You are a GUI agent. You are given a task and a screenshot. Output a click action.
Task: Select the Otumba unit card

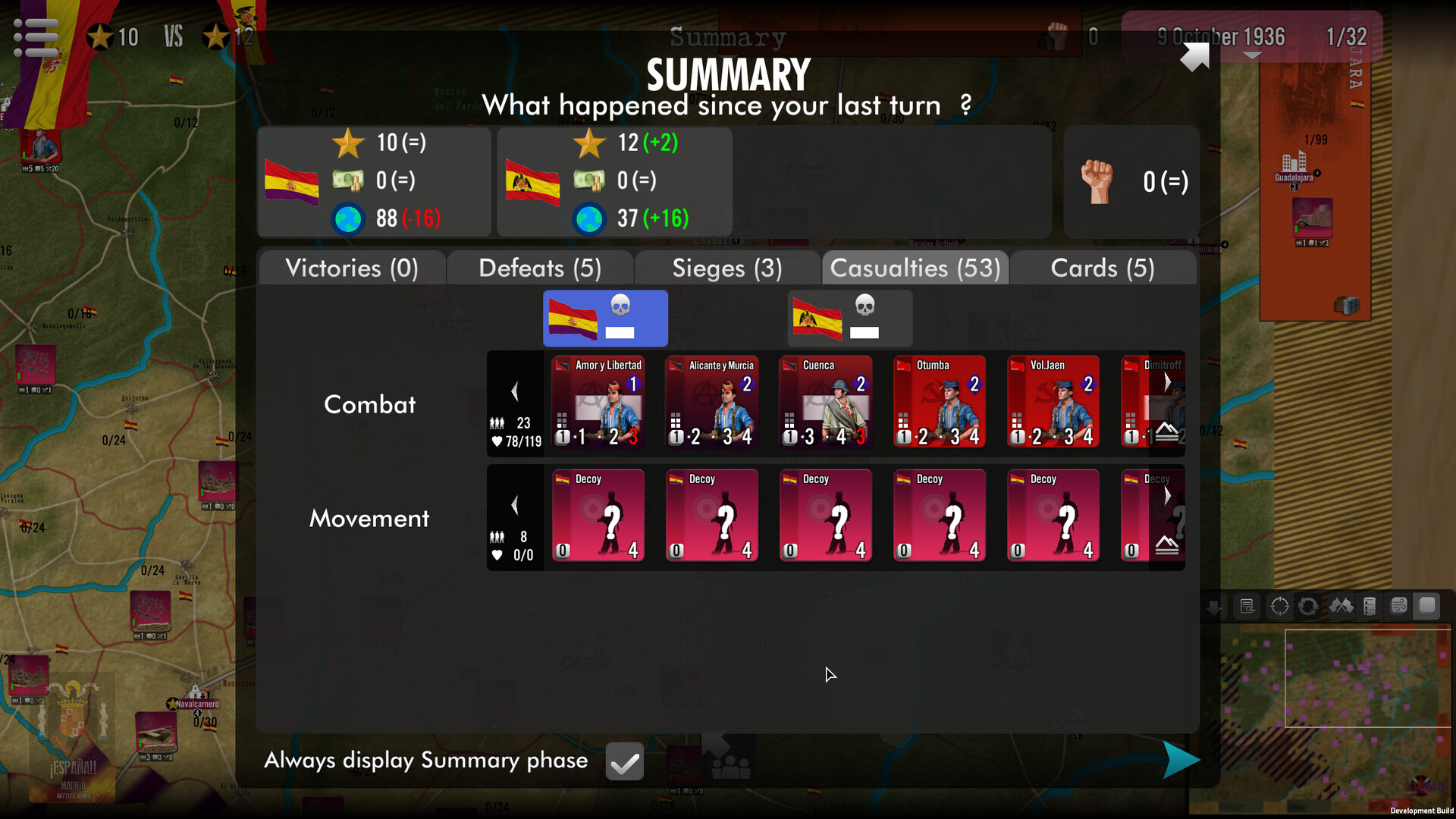click(x=939, y=402)
